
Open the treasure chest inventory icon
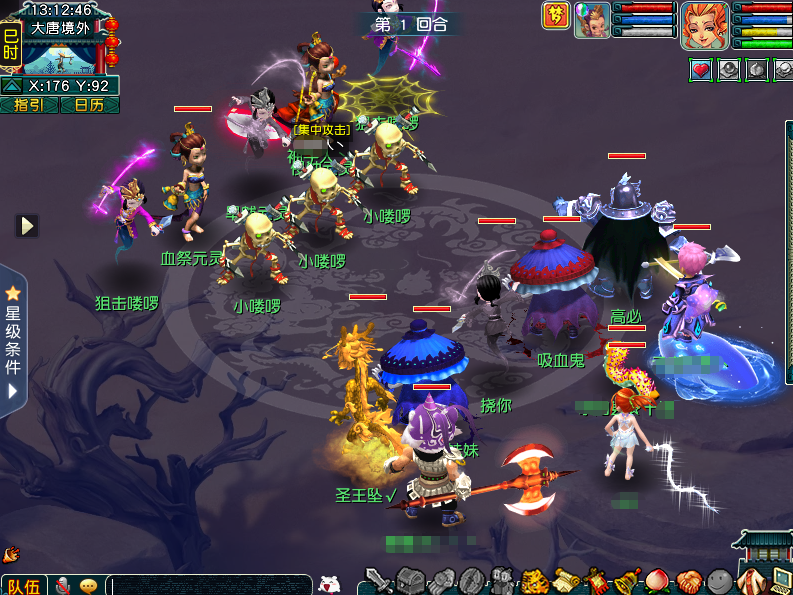point(410,580)
